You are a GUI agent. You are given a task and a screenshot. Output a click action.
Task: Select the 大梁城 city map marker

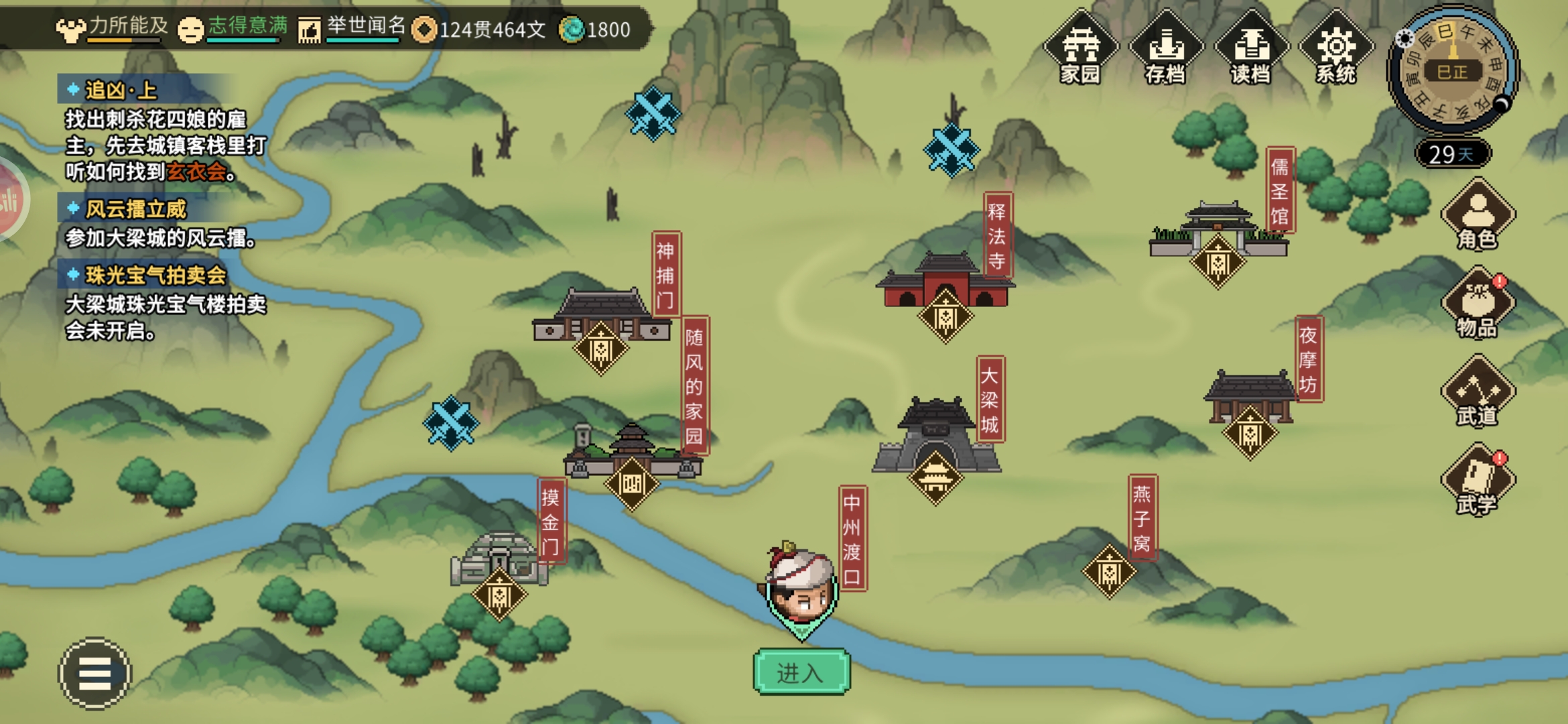click(x=935, y=477)
